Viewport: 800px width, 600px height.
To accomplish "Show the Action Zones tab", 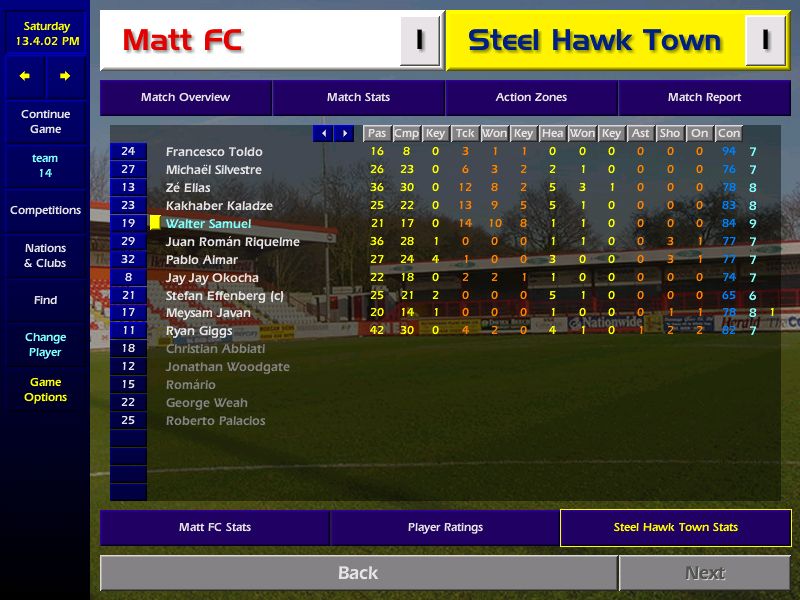I will click(x=531, y=98).
